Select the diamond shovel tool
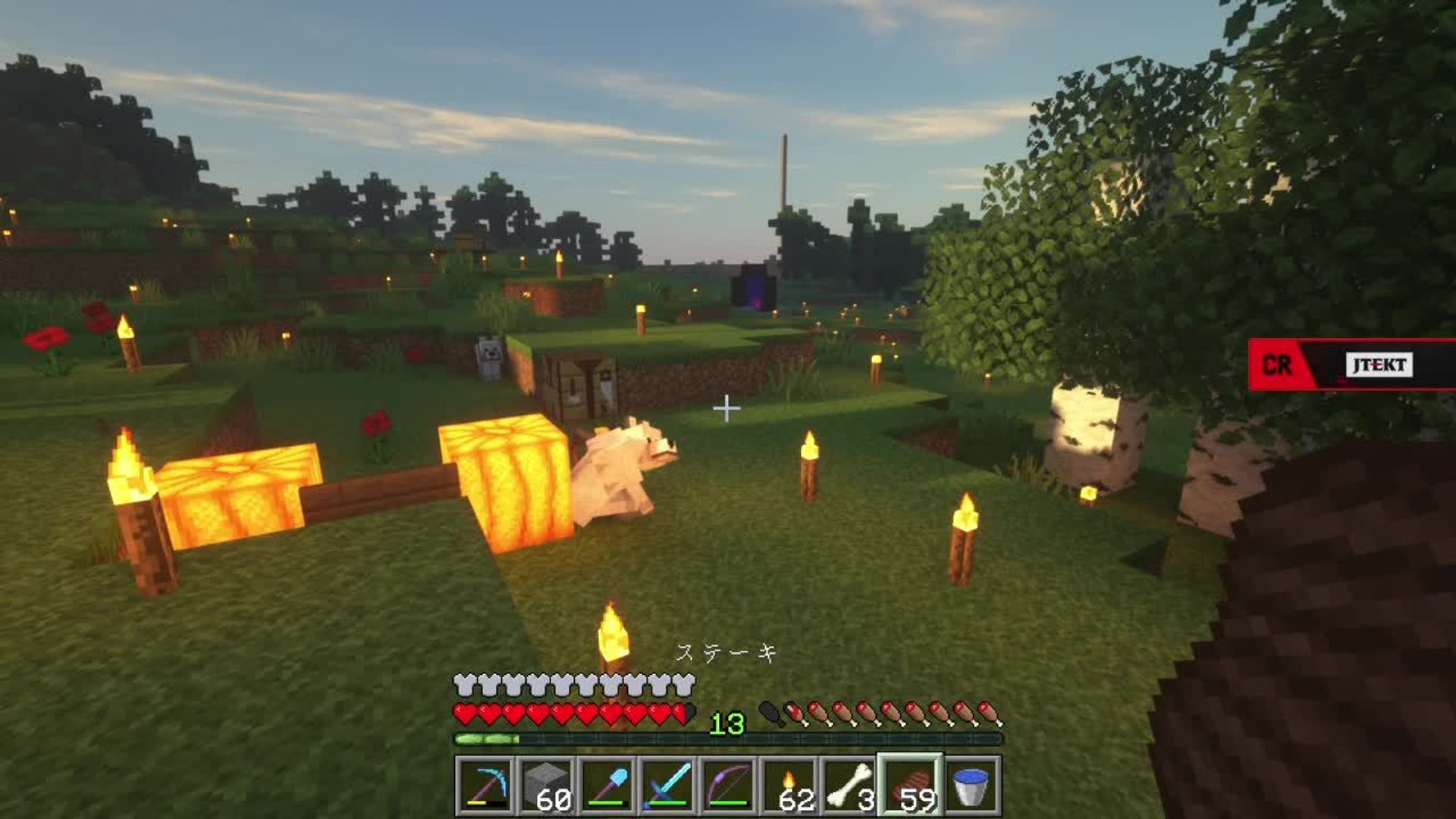 click(609, 785)
